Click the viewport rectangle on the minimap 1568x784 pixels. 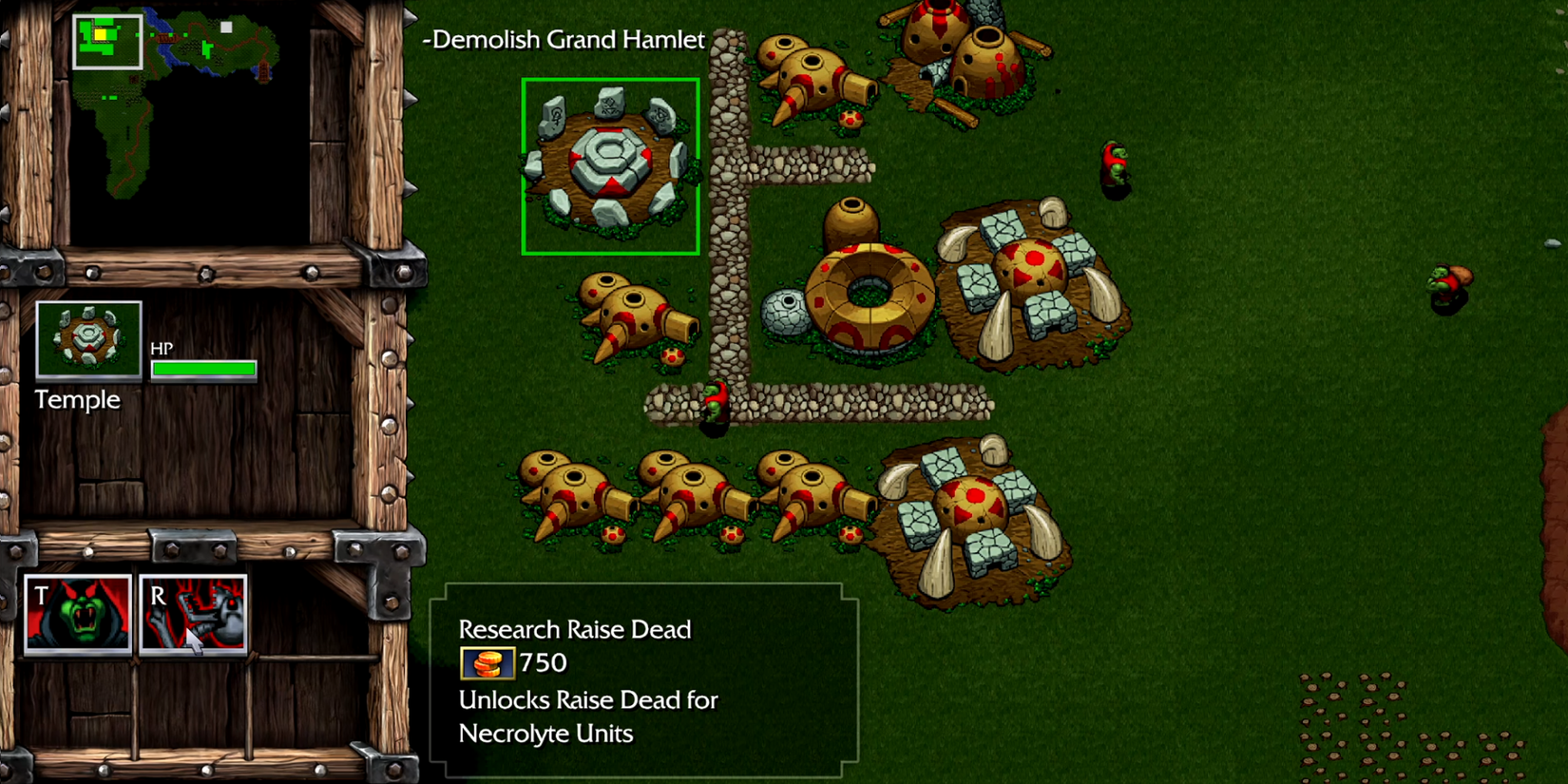pos(107,40)
